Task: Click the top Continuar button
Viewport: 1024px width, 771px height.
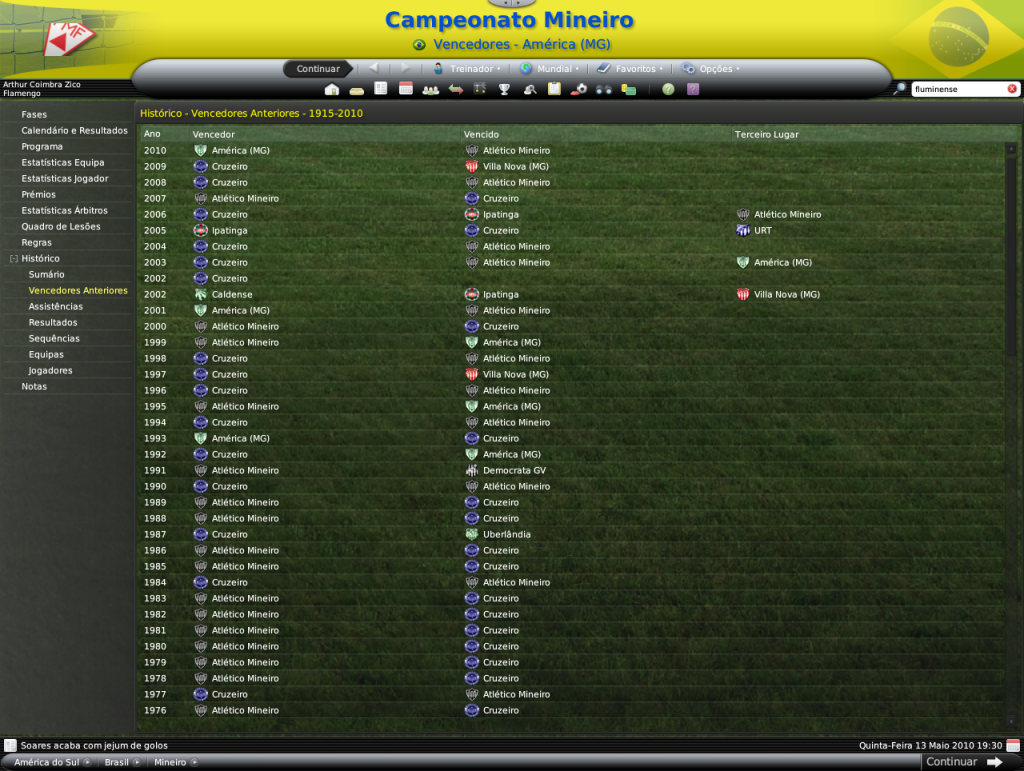Action: click(x=318, y=69)
